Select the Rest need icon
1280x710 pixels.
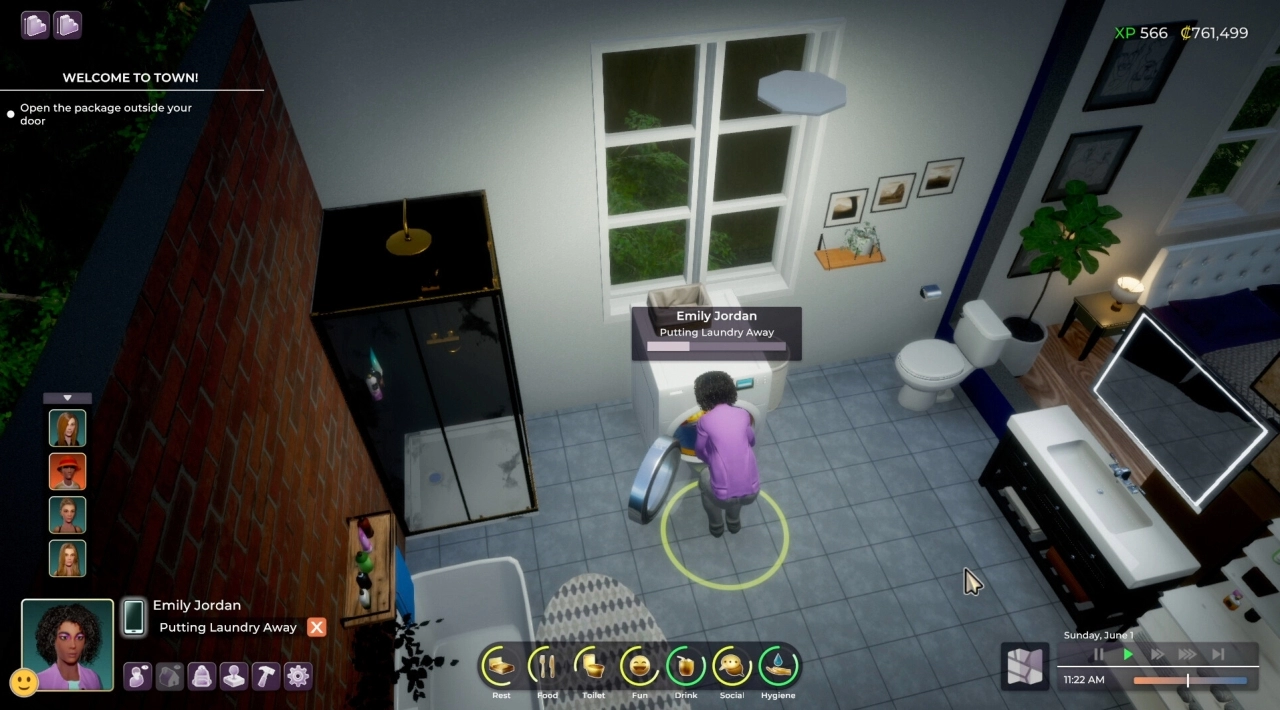501,665
